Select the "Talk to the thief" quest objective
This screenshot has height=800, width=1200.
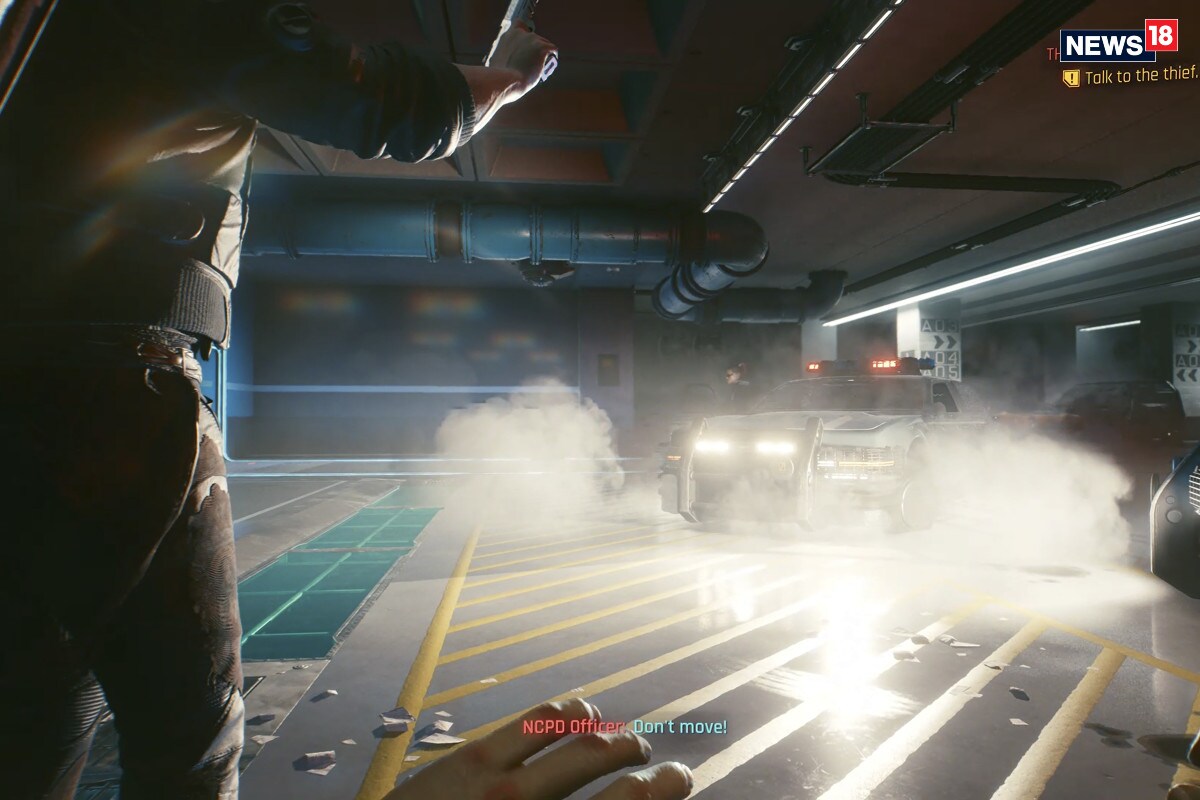1140,77
